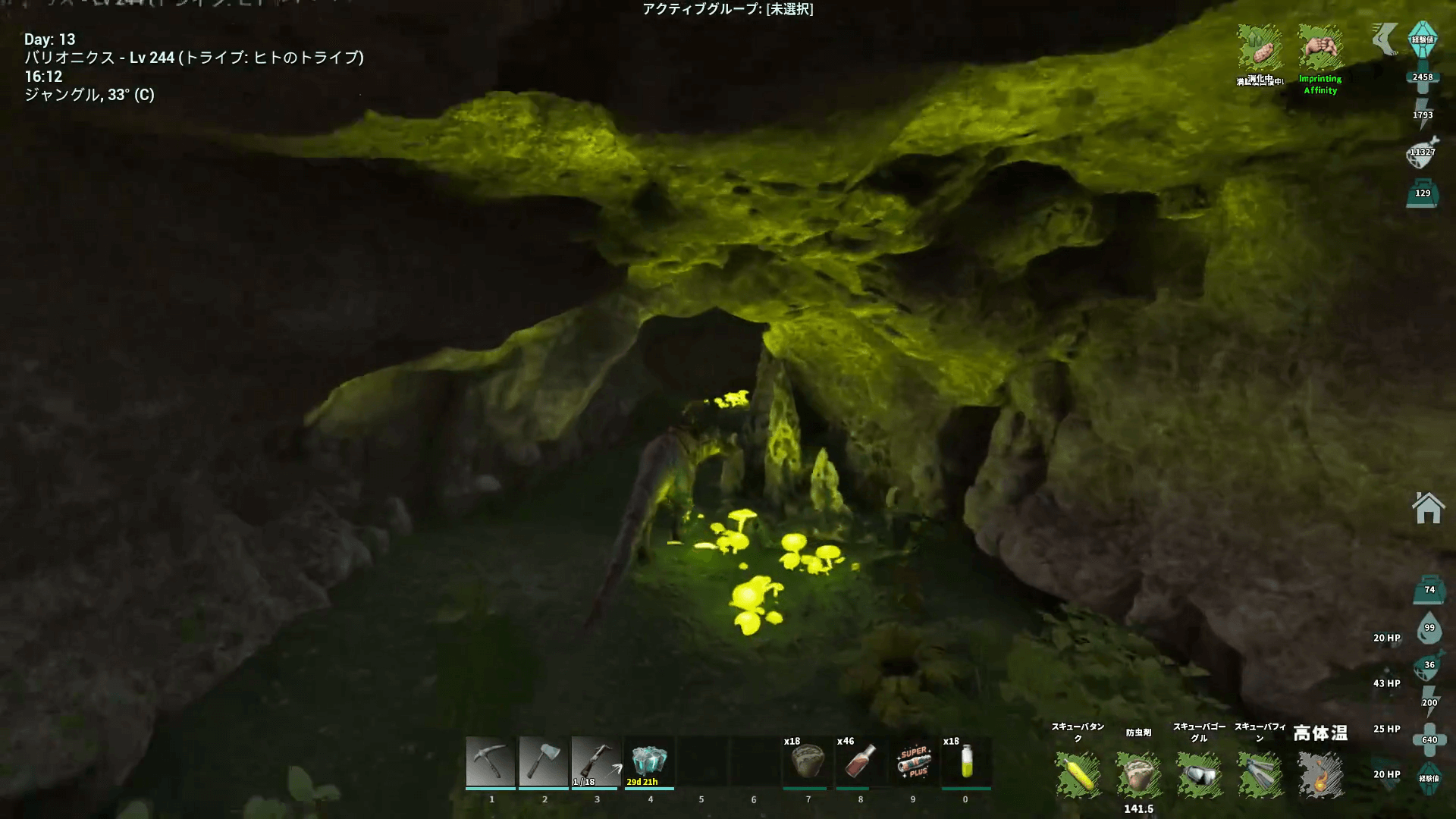
Task: Select the x46 brown bottle slot
Action: tap(861, 761)
